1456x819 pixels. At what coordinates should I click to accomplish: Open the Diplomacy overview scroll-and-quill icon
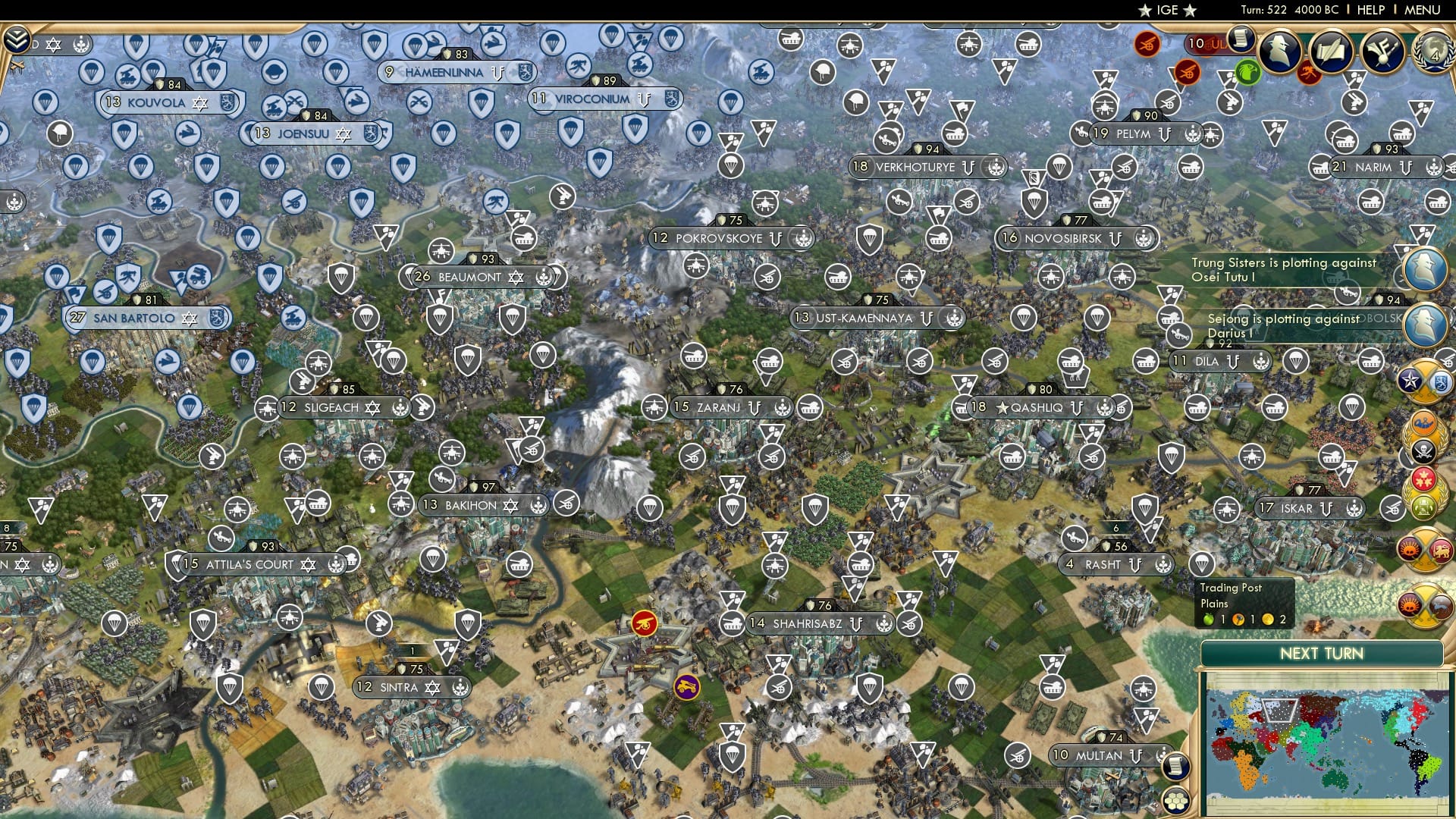1332,50
